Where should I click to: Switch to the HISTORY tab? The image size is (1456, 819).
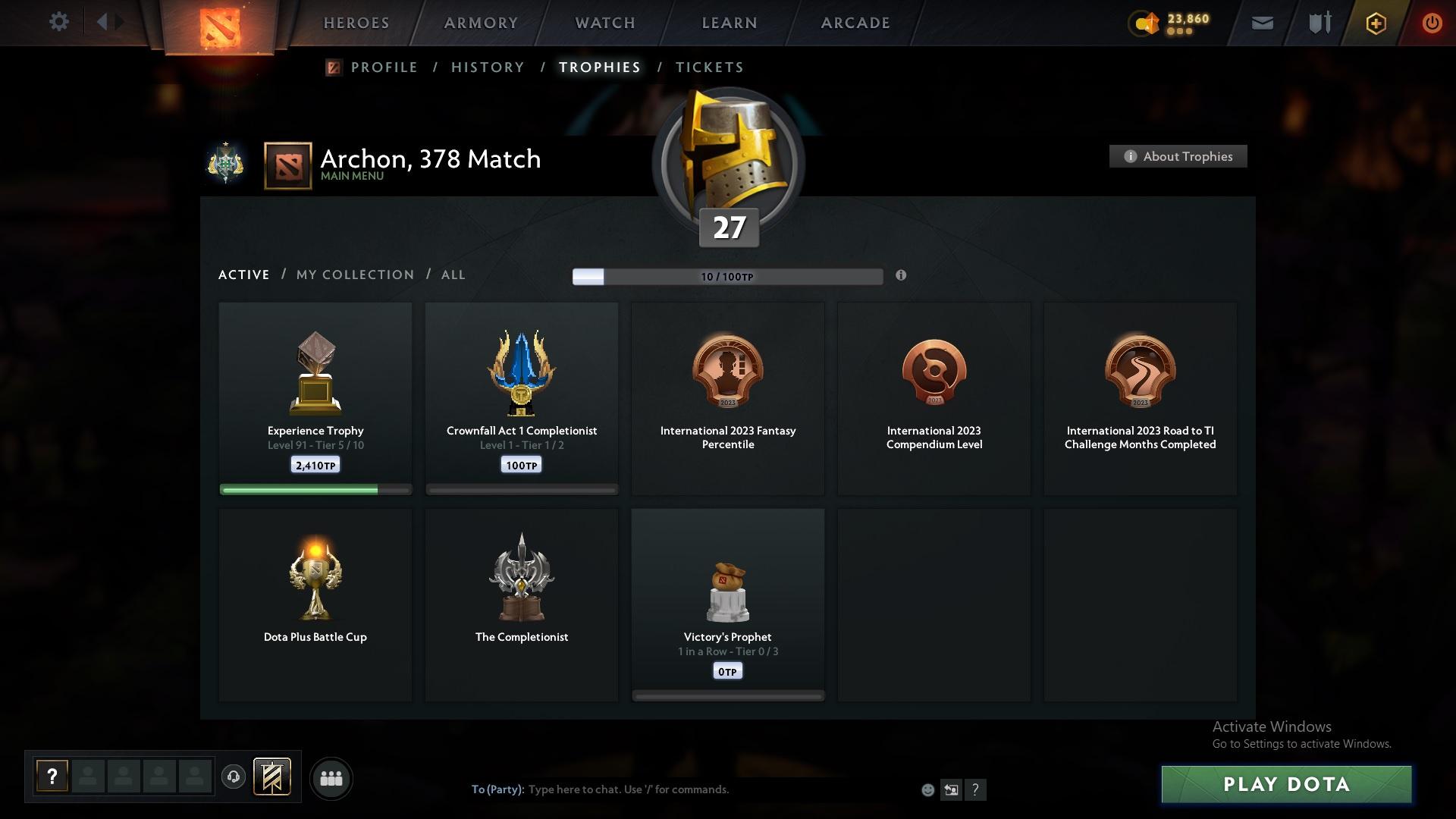tap(487, 67)
